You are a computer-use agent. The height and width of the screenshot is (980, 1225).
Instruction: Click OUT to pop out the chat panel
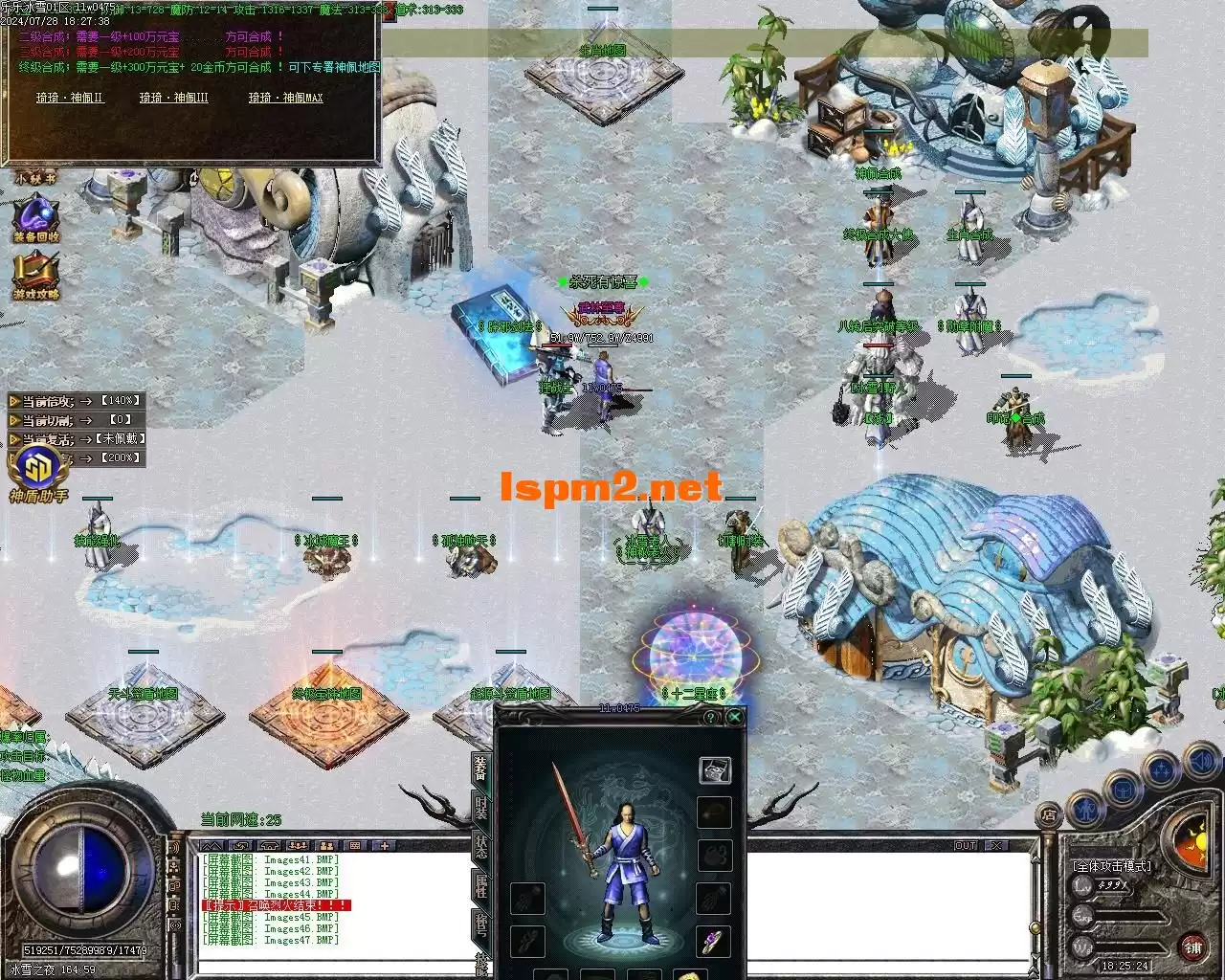point(967,844)
